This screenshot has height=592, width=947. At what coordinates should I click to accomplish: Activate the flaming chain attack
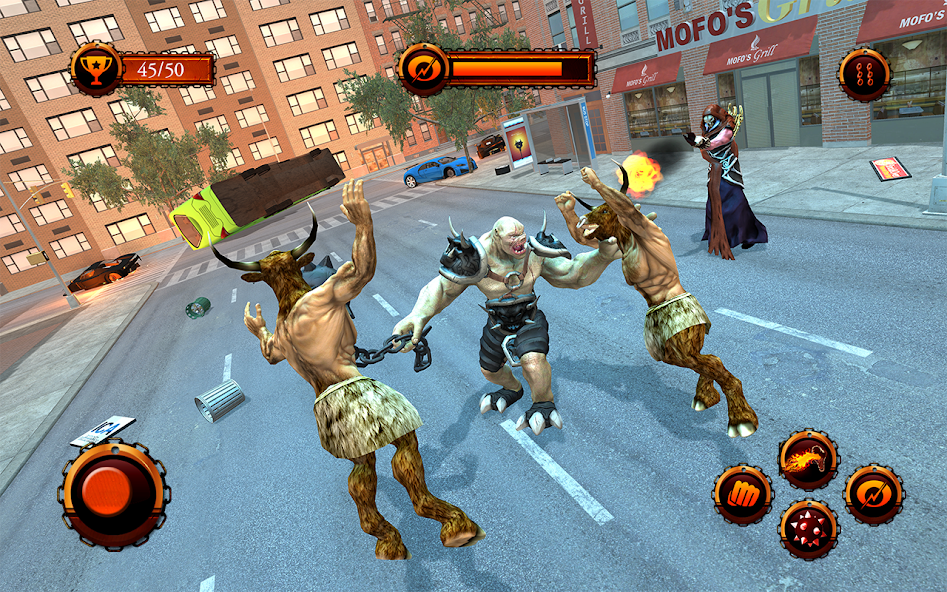[808, 460]
